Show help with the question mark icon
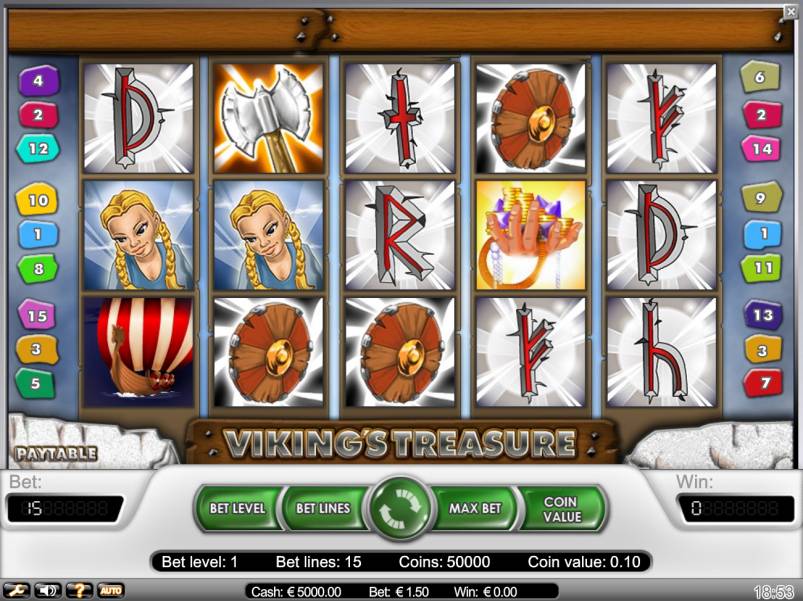 coord(79,591)
